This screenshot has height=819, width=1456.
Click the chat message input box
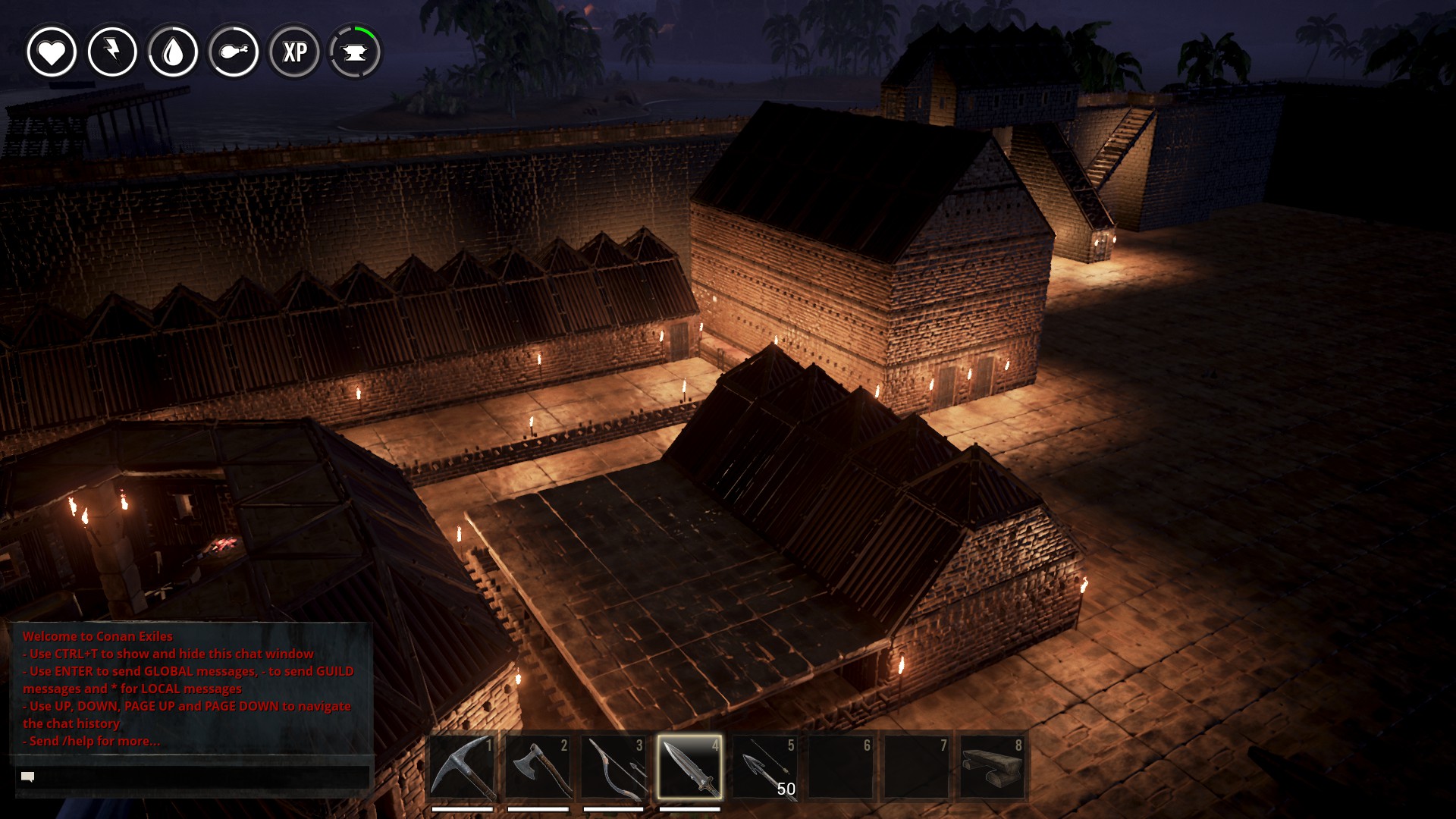[x=193, y=777]
